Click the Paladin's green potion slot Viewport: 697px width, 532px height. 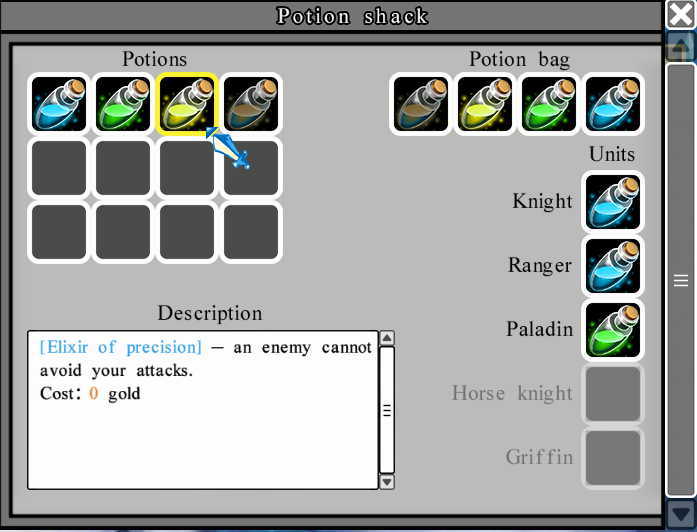tap(613, 329)
